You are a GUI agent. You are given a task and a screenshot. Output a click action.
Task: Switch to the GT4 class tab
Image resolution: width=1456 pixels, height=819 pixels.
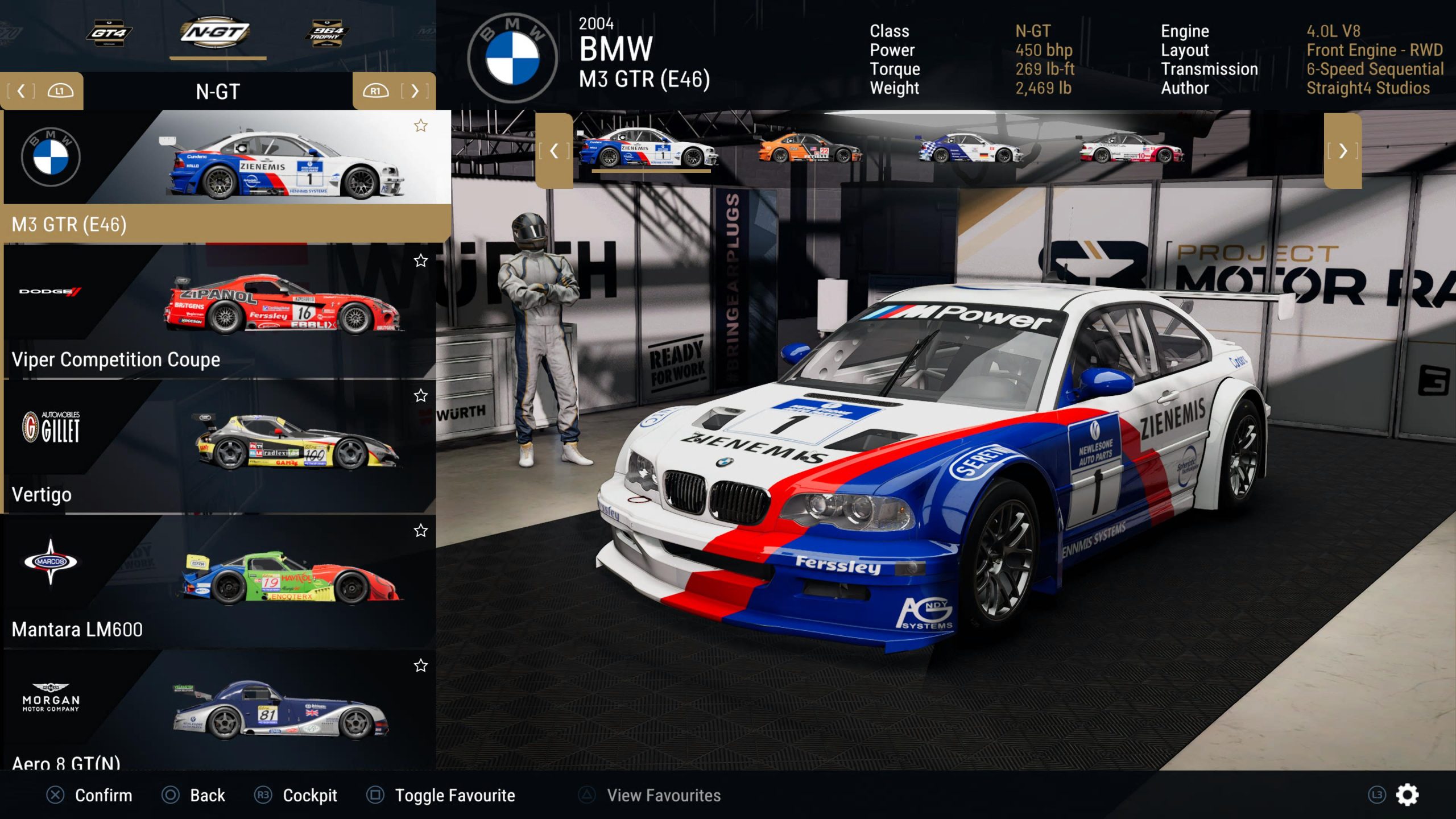click(x=109, y=34)
